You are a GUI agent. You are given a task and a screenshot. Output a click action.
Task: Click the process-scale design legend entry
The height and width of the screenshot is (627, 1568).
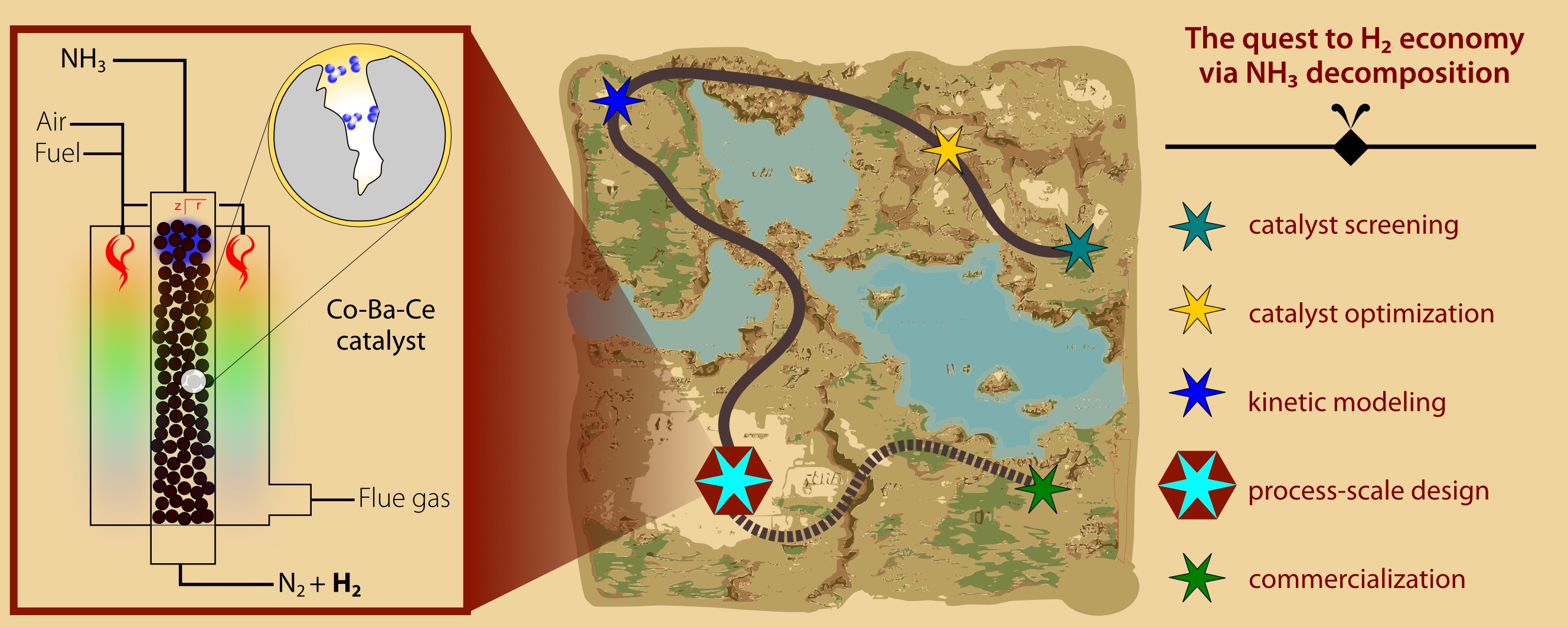[1368, 491]
